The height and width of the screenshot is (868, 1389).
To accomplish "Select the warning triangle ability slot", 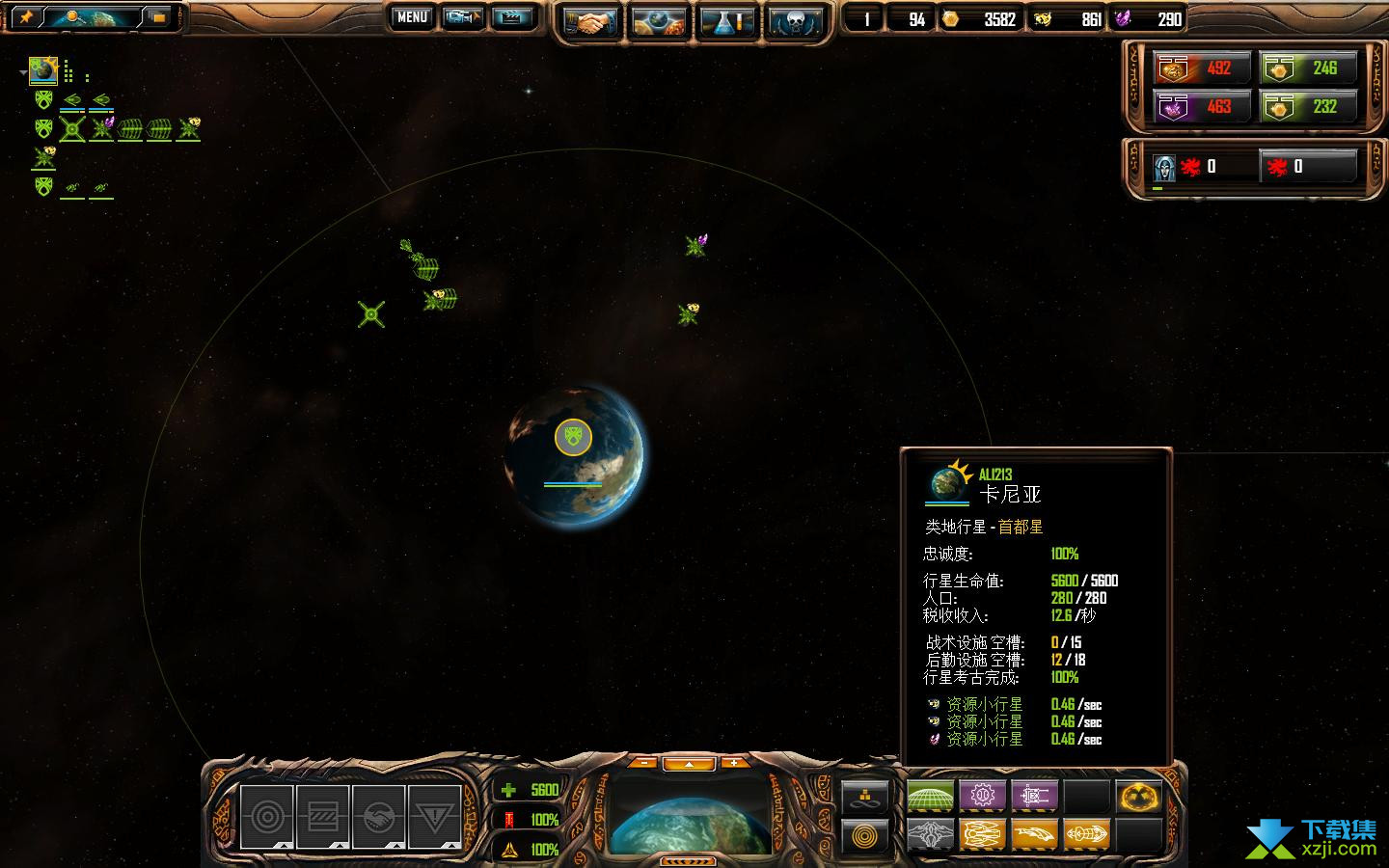I will click(x=434, y=818).
